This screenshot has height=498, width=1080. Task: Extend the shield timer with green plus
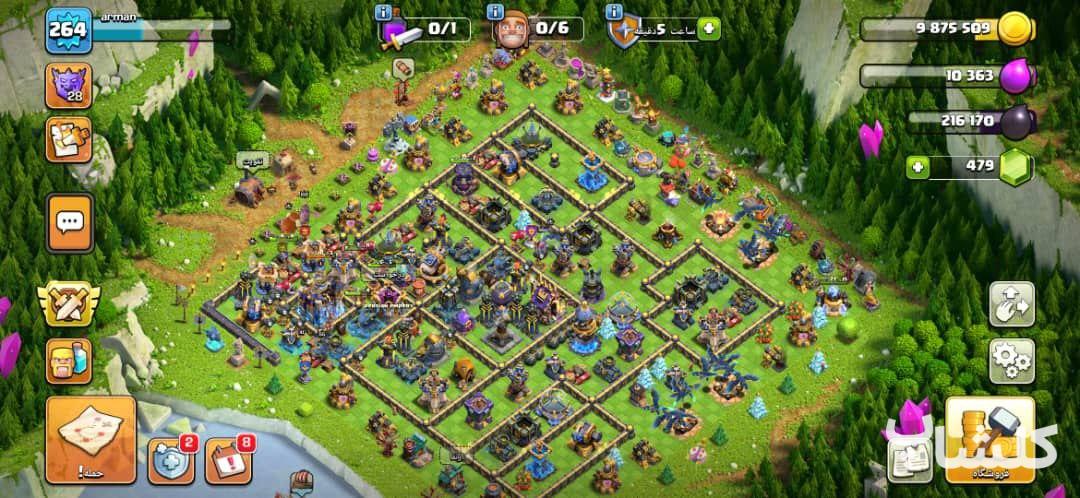point(709,28)
